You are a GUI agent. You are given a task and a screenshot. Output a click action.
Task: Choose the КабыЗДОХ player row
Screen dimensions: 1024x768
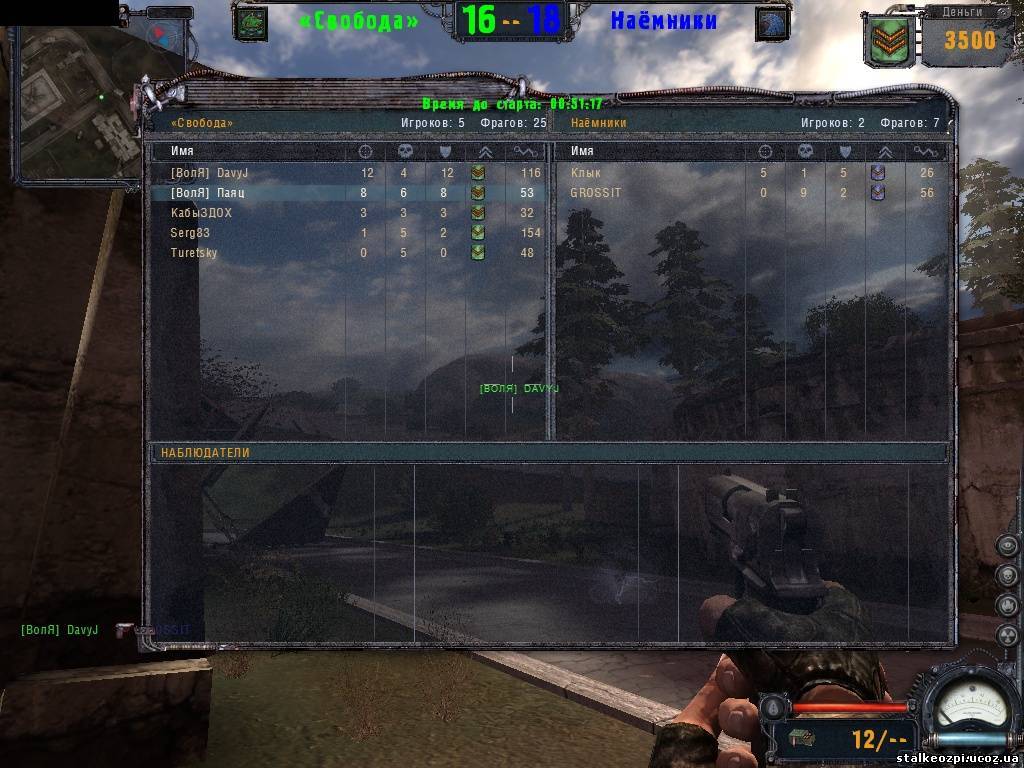pyautogui.click(x=201, y=213)
